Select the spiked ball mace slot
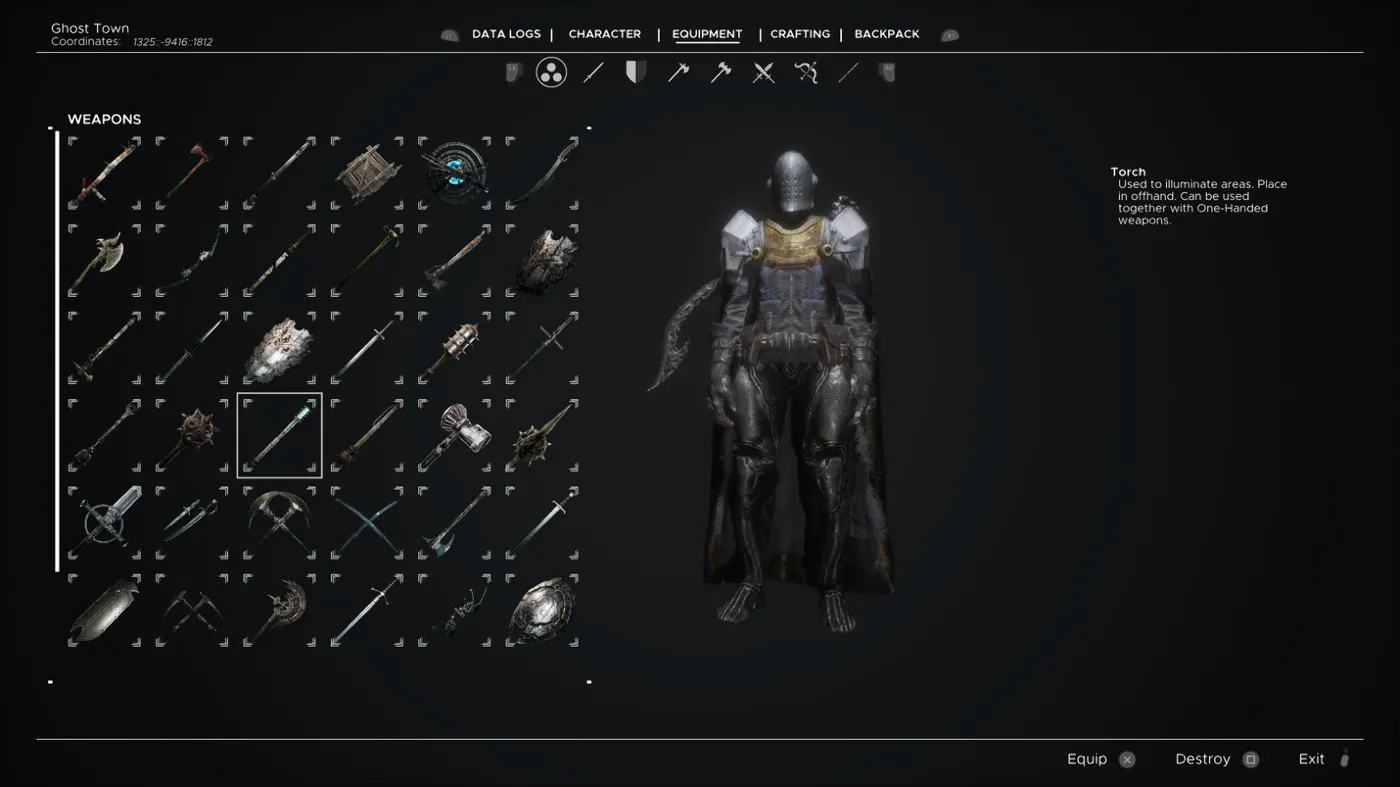Screen dimensions: 1400x787 click(x=192, y=435)
